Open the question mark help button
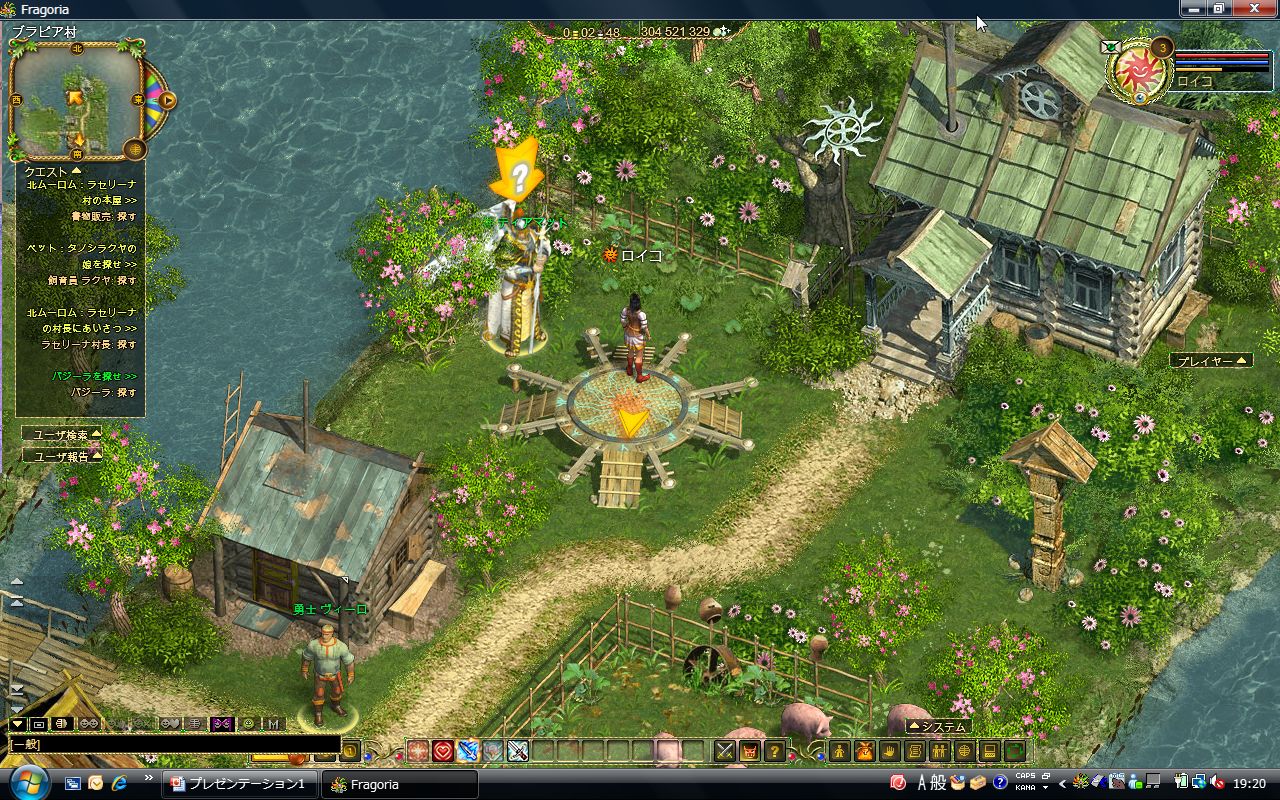The width and height of the screenshot is (1280, 800). 773,751
